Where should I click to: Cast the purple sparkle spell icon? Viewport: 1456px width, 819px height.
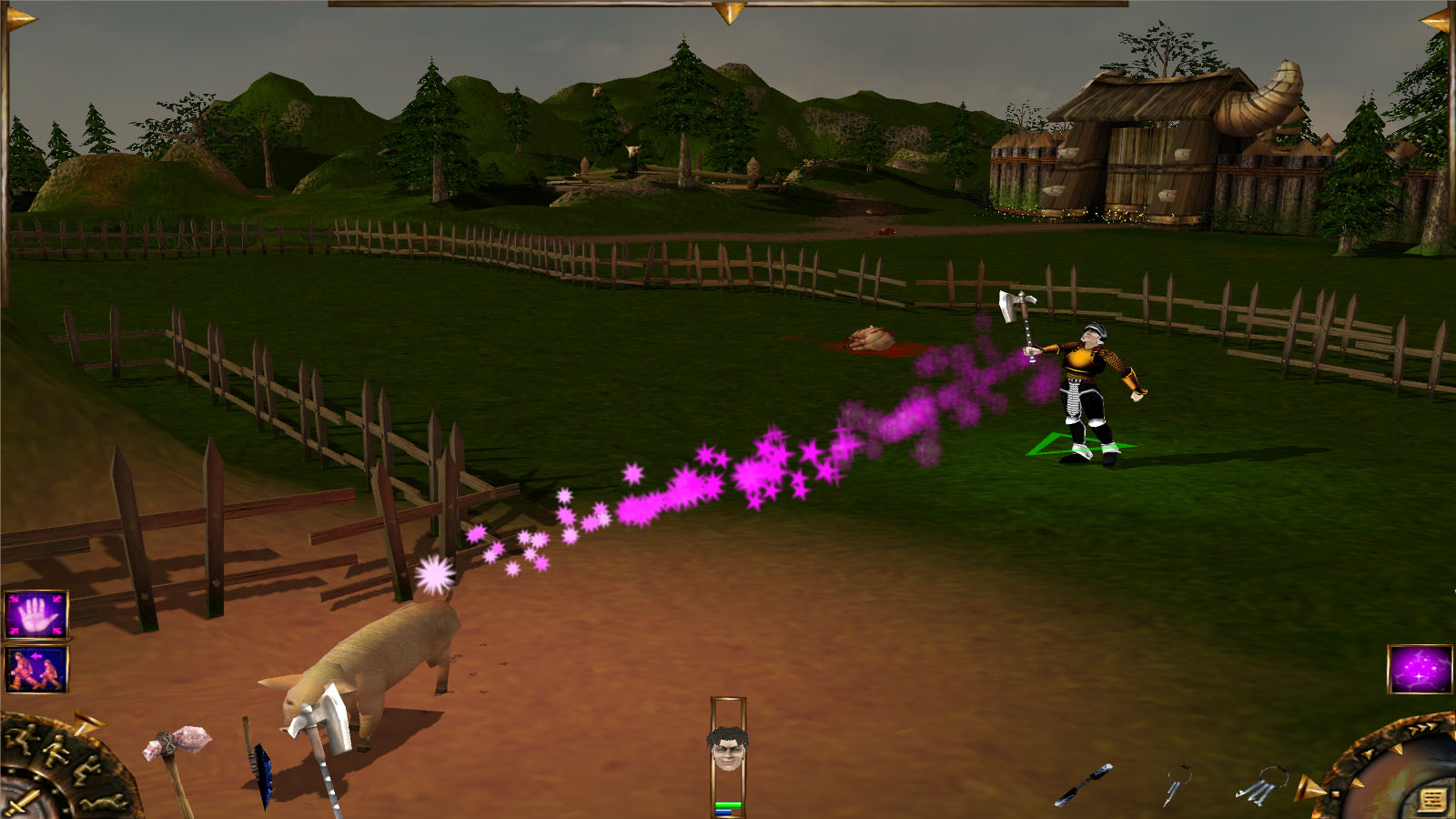coord(1420,669)
